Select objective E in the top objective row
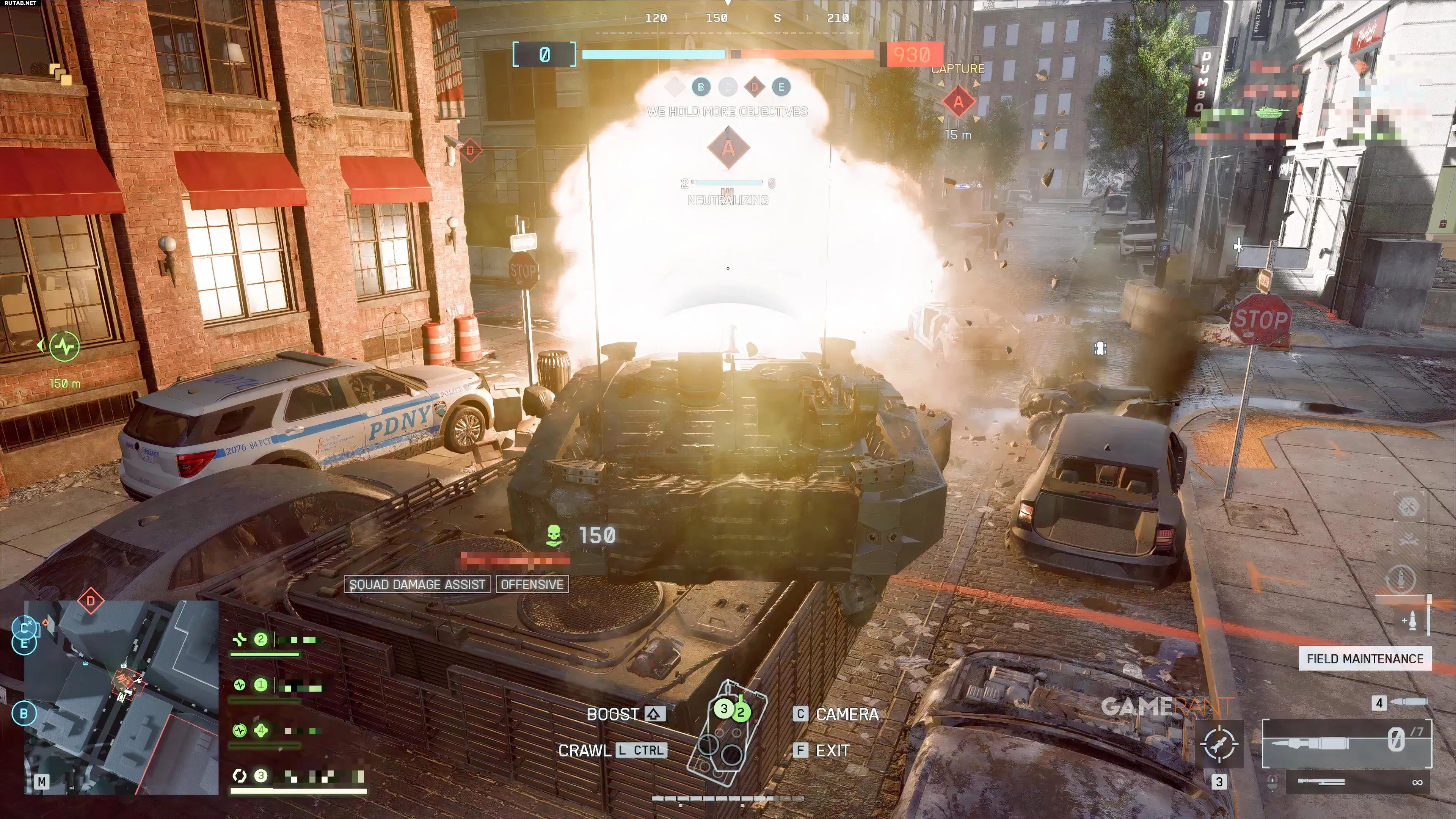Screen dimensions: 1456x819 click(x=781, y=87)
